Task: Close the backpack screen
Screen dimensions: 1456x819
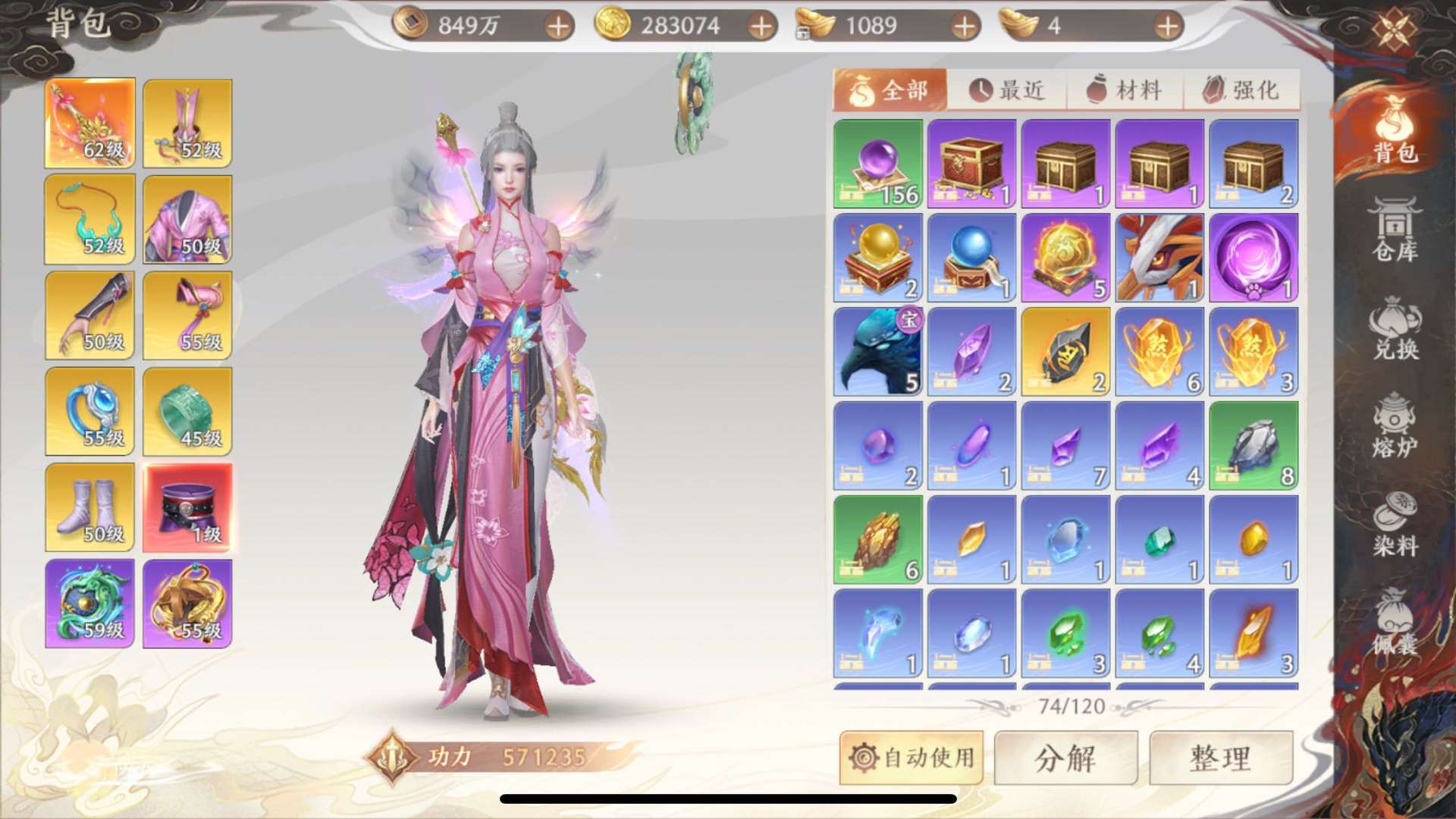Action: 1394,30
